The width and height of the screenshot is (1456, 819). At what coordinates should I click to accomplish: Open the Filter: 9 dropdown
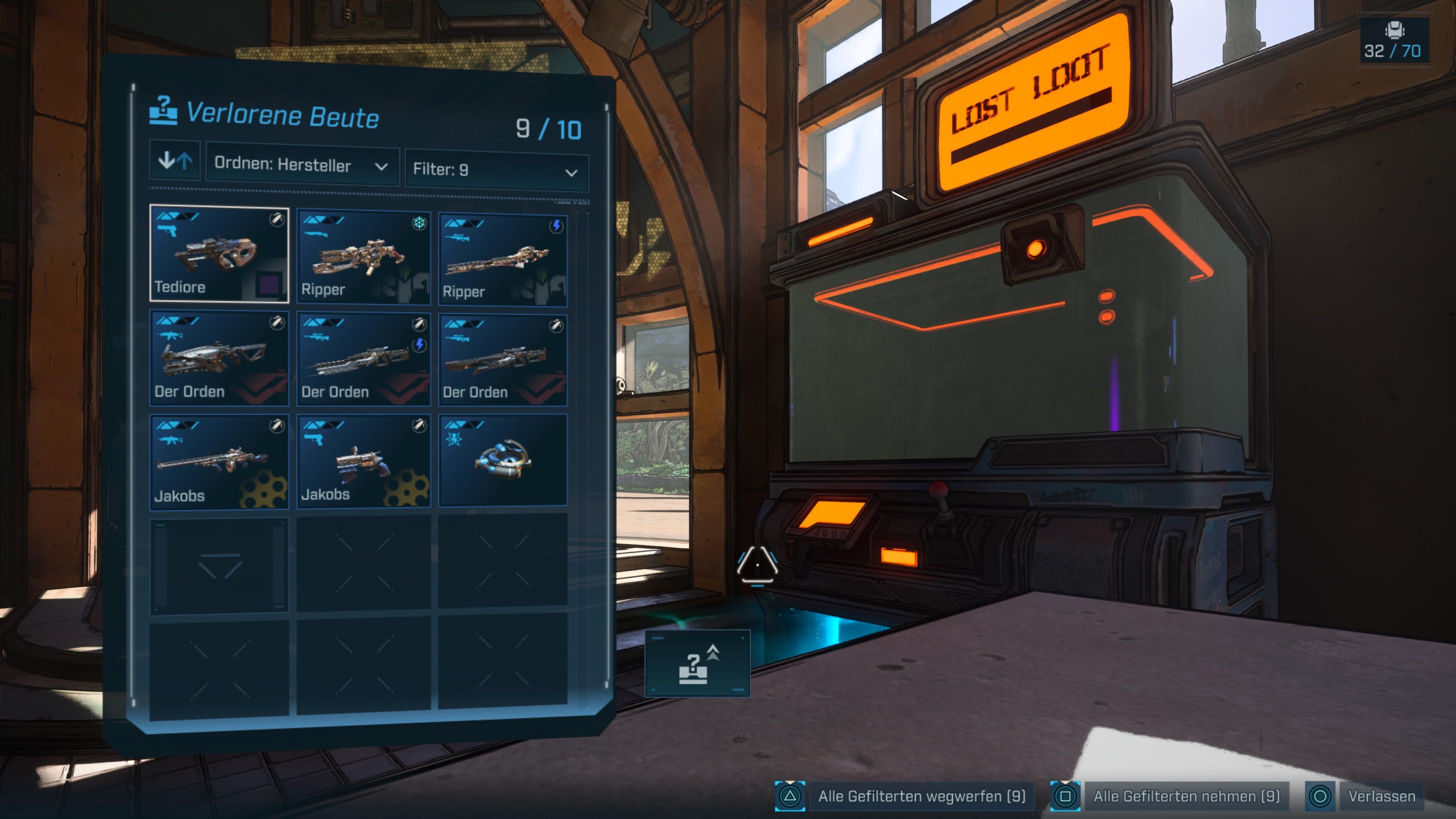496,171
